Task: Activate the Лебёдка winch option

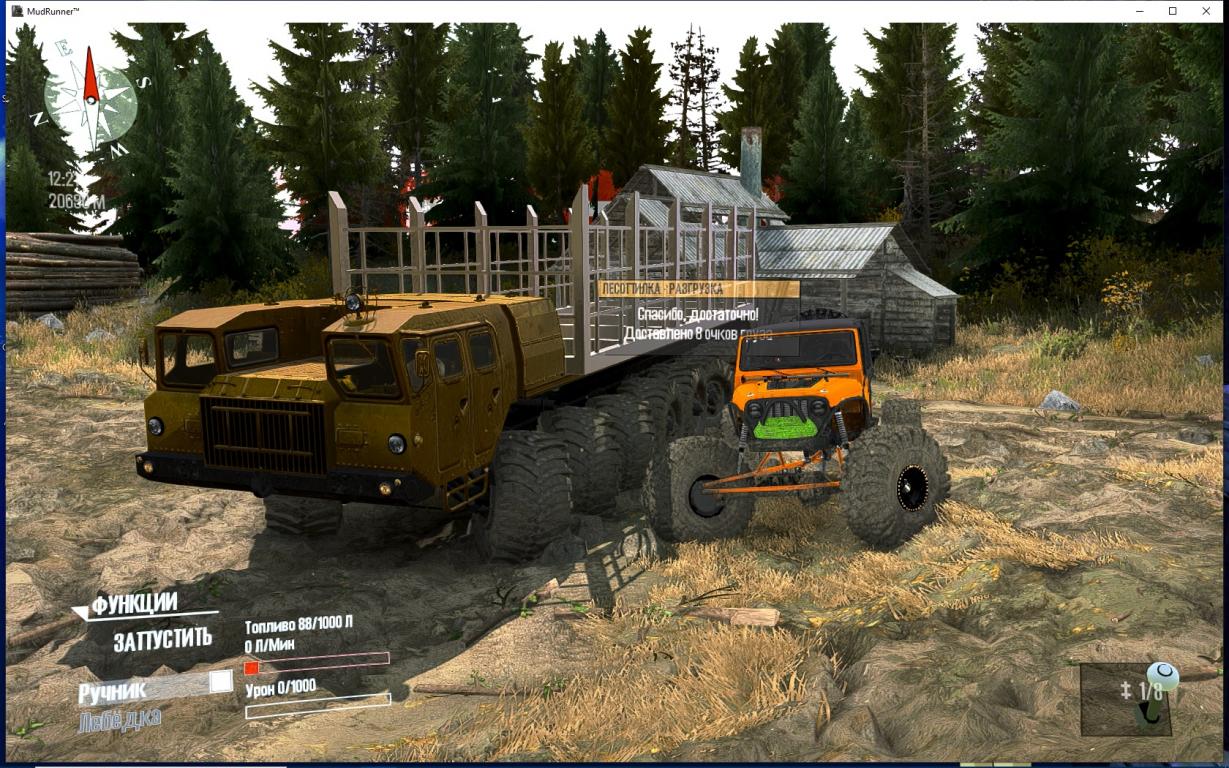Action: click(x=119, y=719)
